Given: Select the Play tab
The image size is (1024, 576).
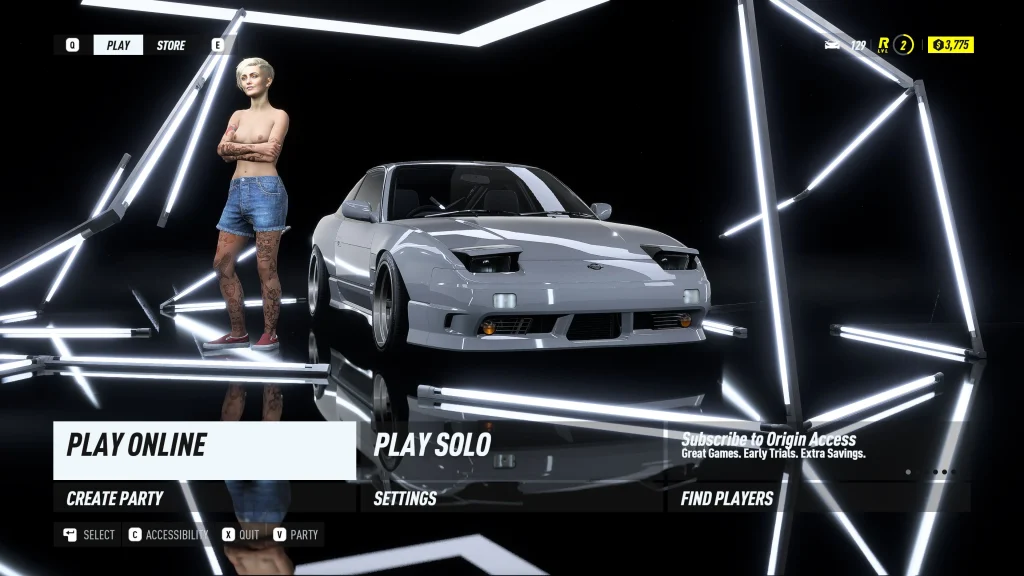Looking at the screenshot, I should [118, 45].
